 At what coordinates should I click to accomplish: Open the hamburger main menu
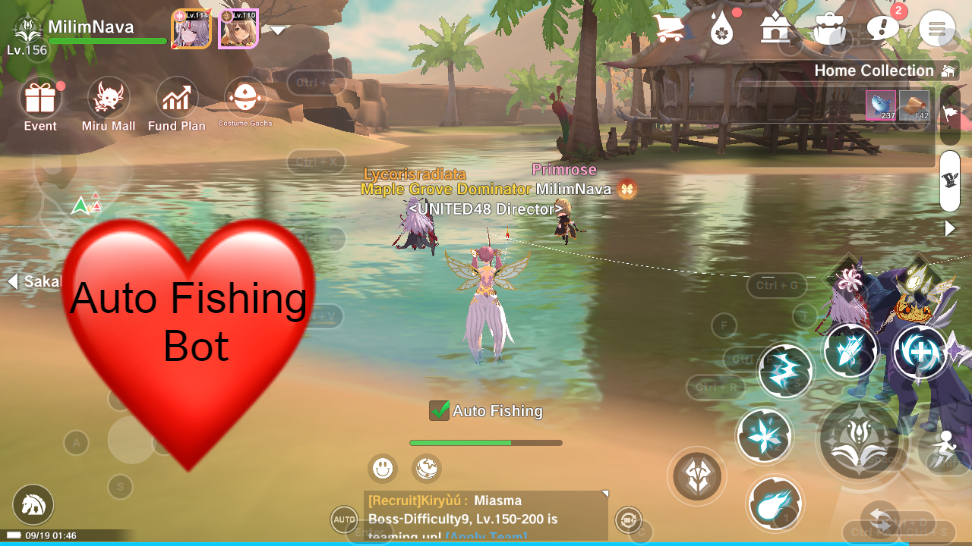click(937, 28)
